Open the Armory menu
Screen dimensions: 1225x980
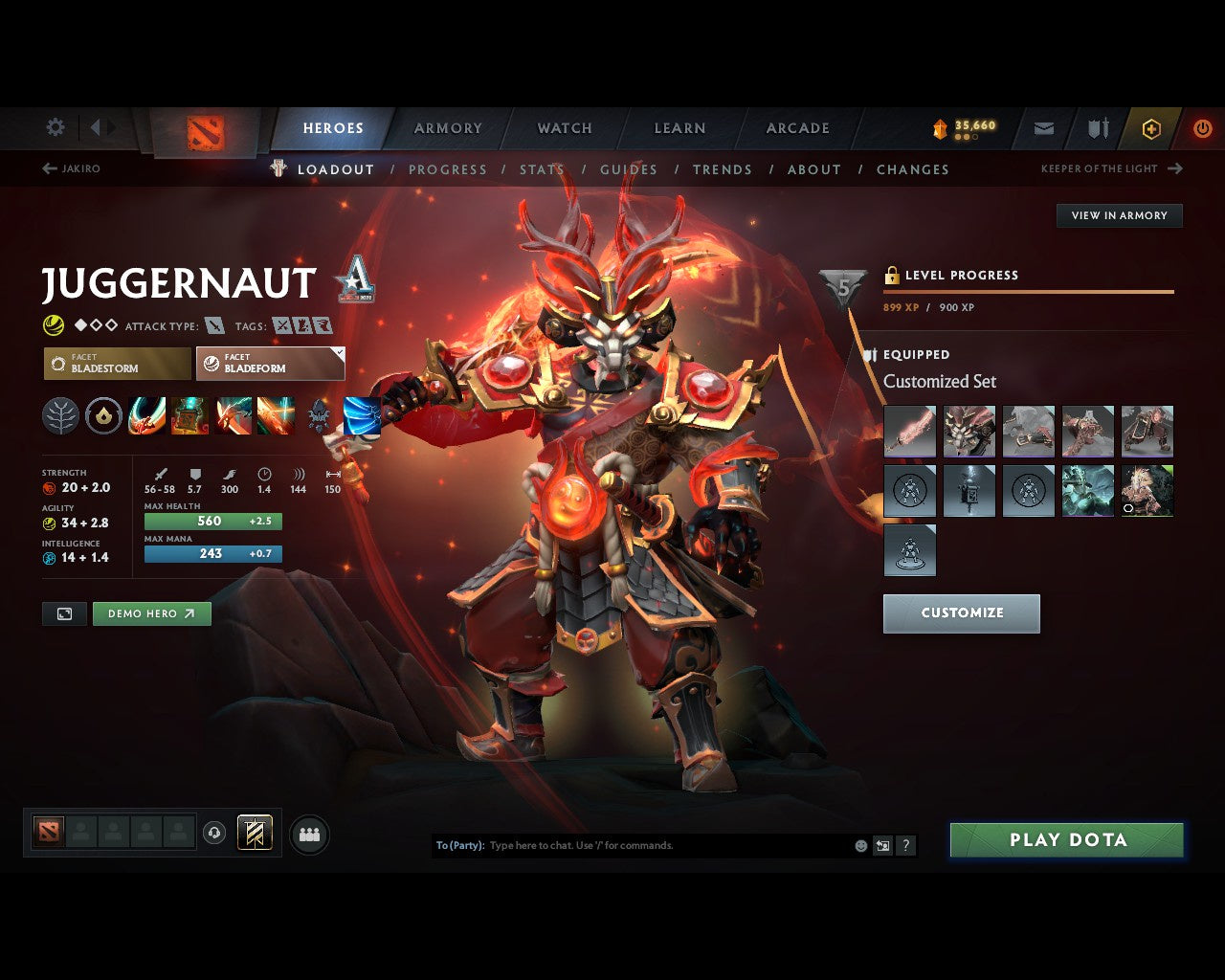(x=447, y=128)
